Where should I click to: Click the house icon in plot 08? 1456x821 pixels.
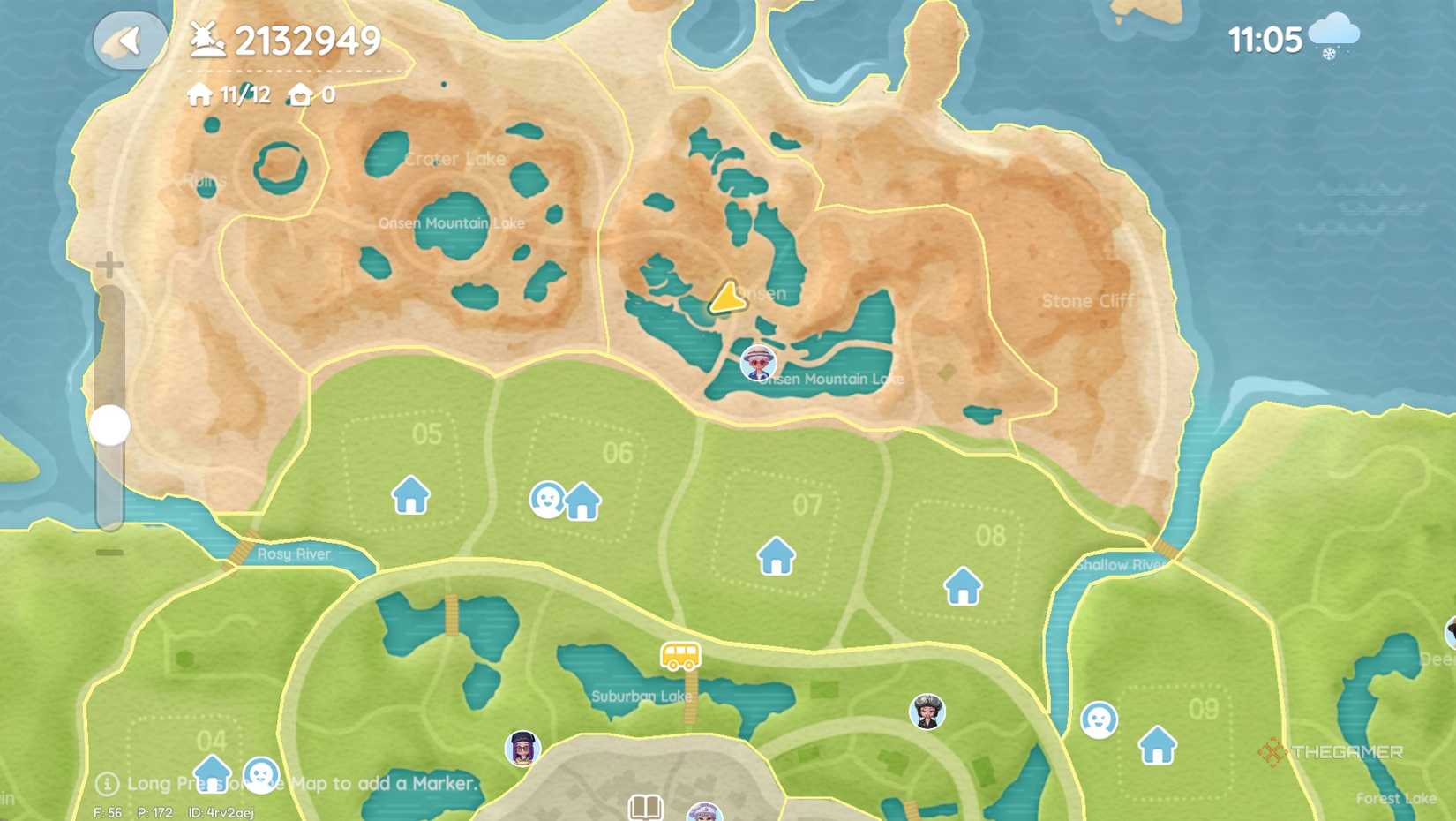click(x=963, y=584)
